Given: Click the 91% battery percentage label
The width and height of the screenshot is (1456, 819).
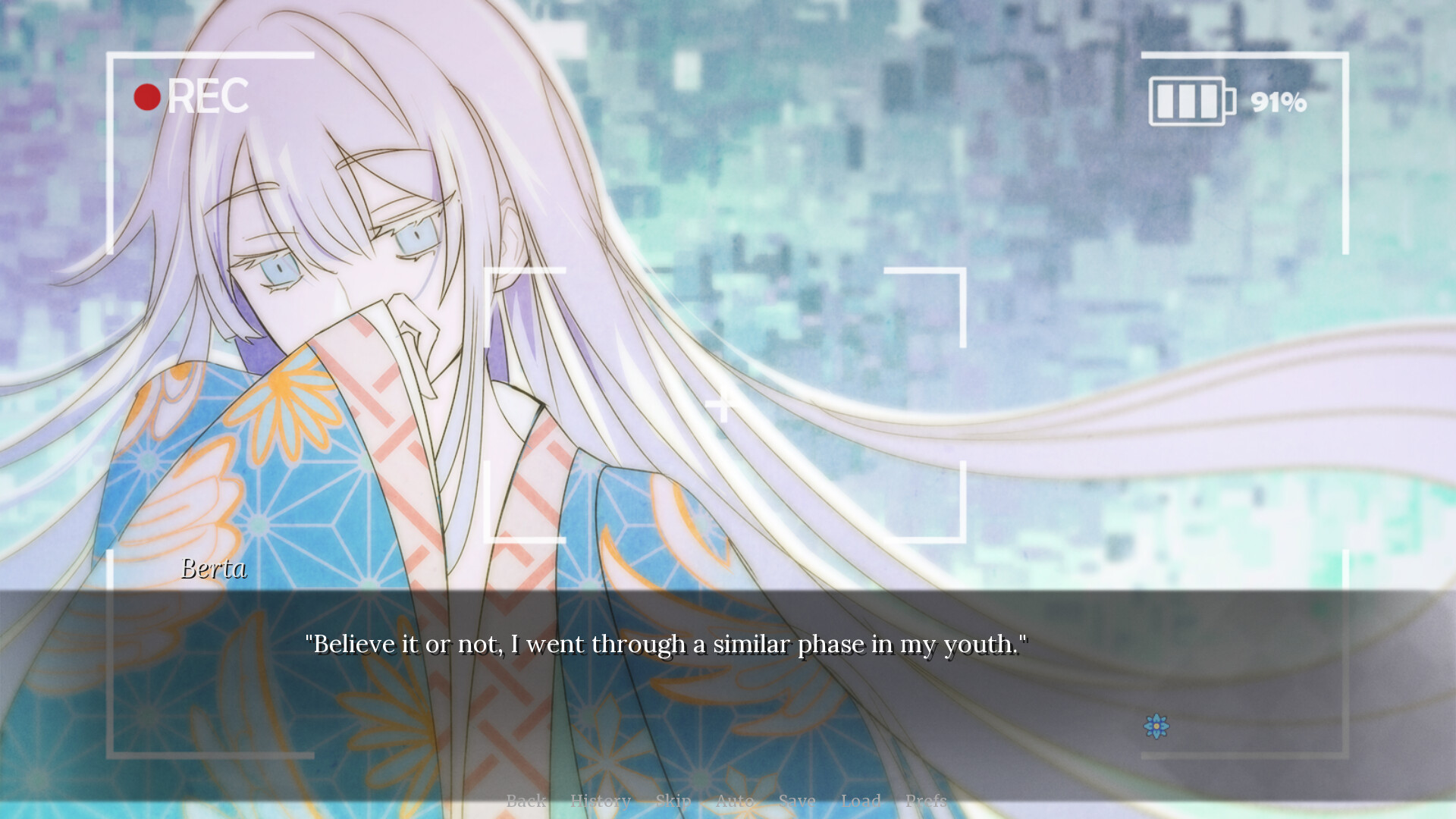Looking at the screenshot, I should 1277,100.
